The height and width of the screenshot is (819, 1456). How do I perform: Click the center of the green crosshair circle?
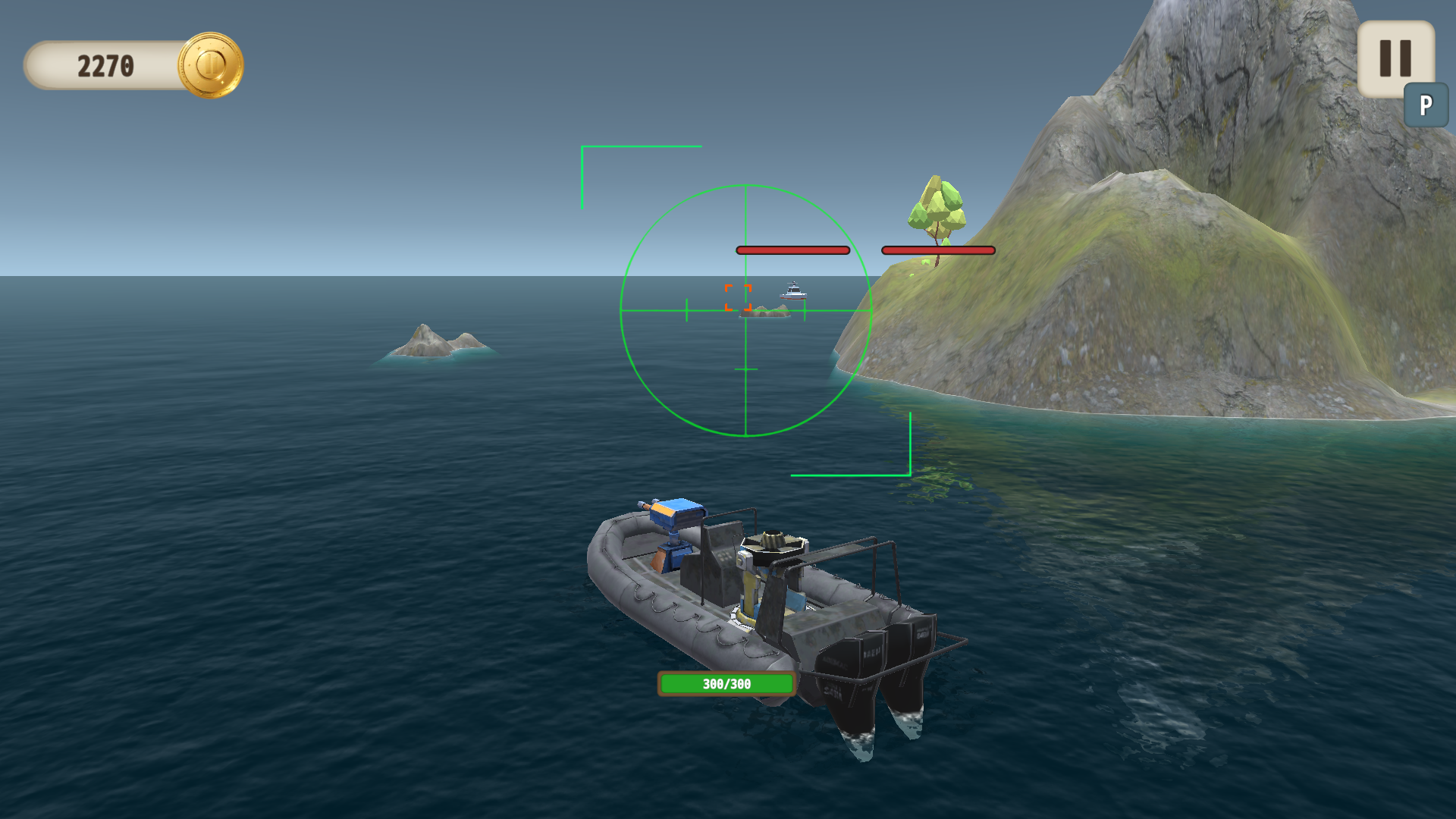(x=746, y=309)
